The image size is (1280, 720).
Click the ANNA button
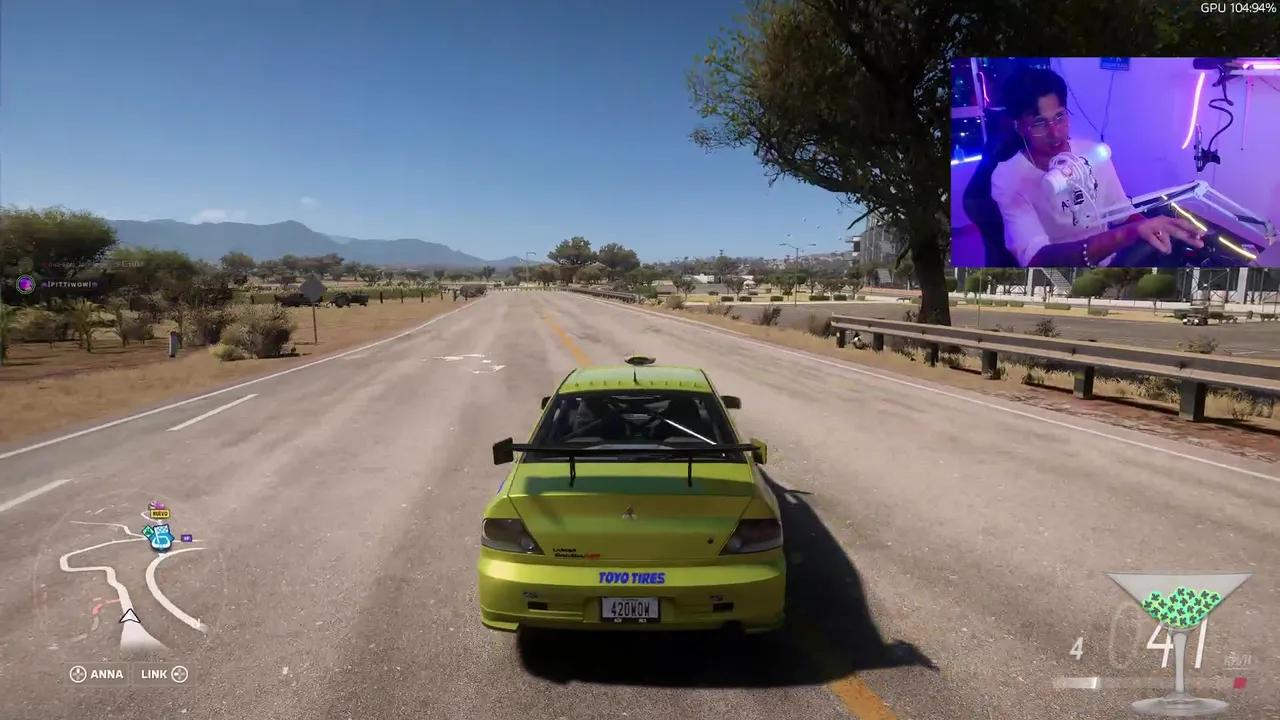click(x=96, y=674)
